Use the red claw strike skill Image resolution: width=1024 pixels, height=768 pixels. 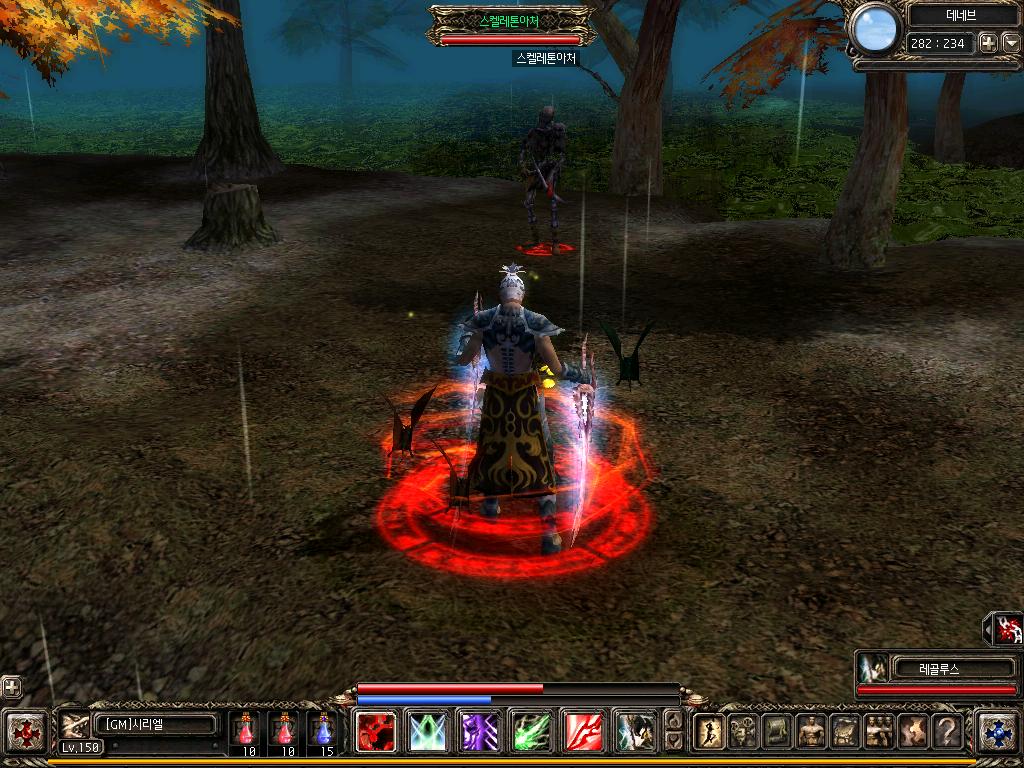583,731
